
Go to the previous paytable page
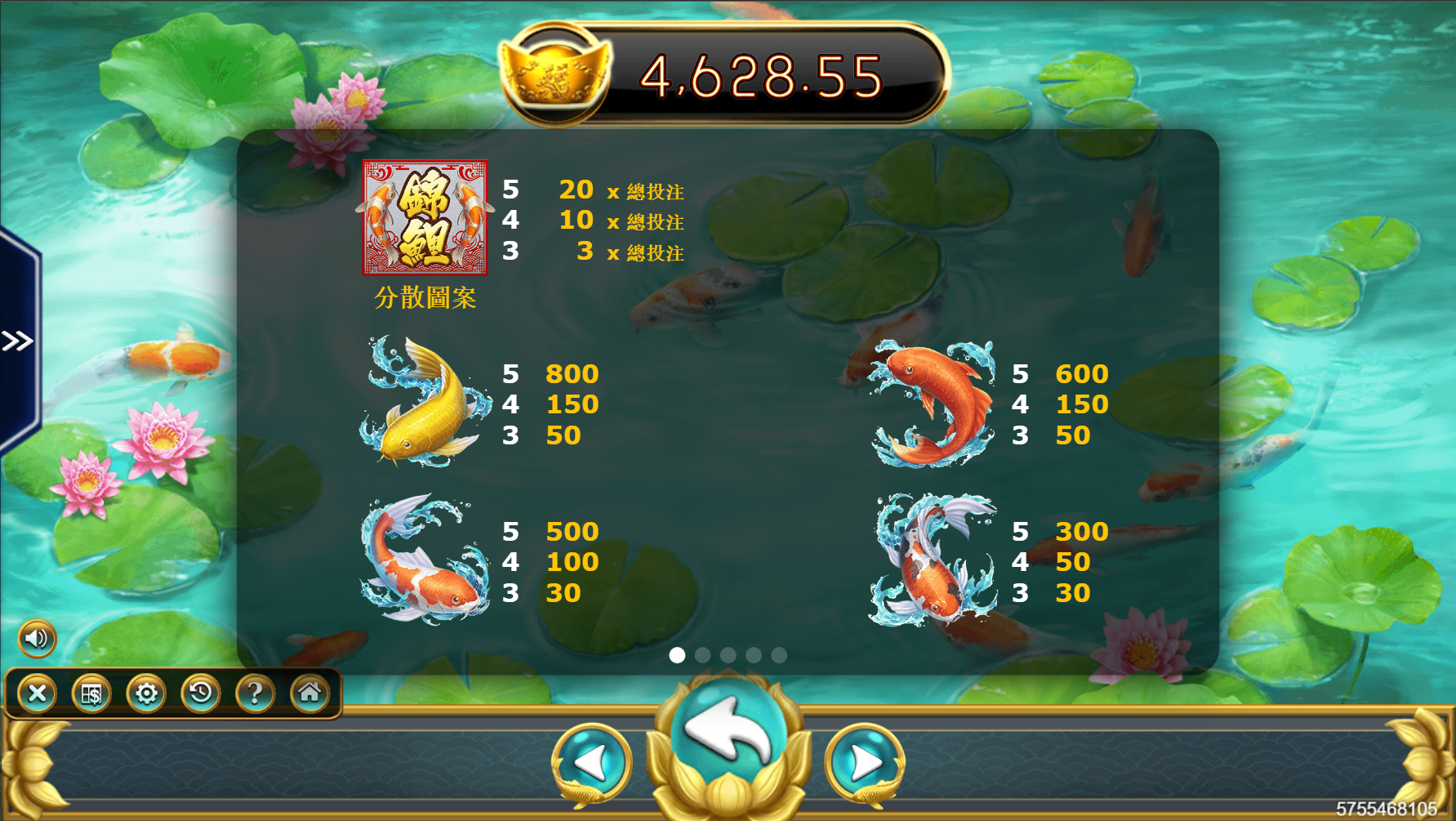coord(592,763)
